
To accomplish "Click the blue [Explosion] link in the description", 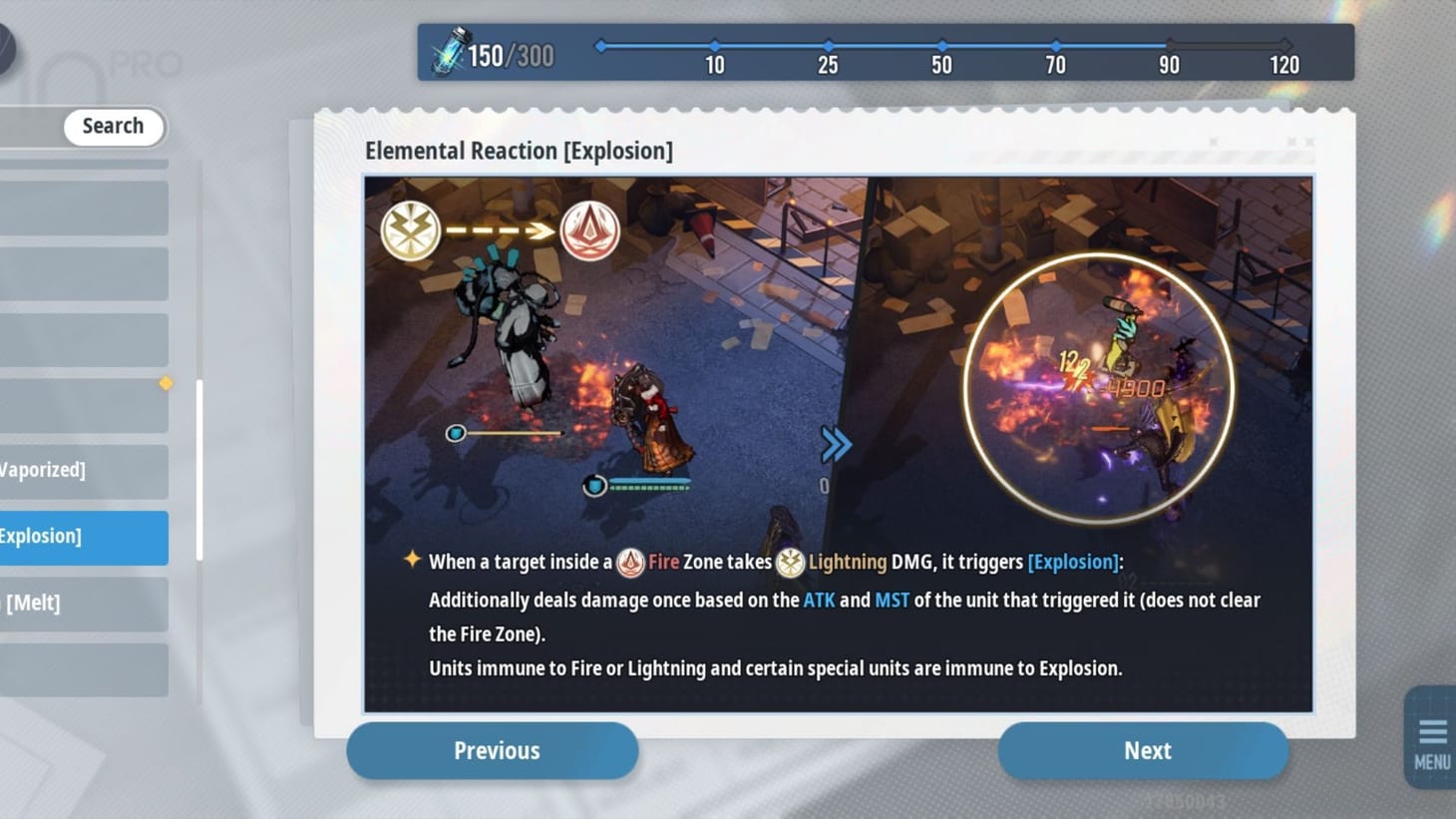I will pyautogui.click(x=1073, y=562).
